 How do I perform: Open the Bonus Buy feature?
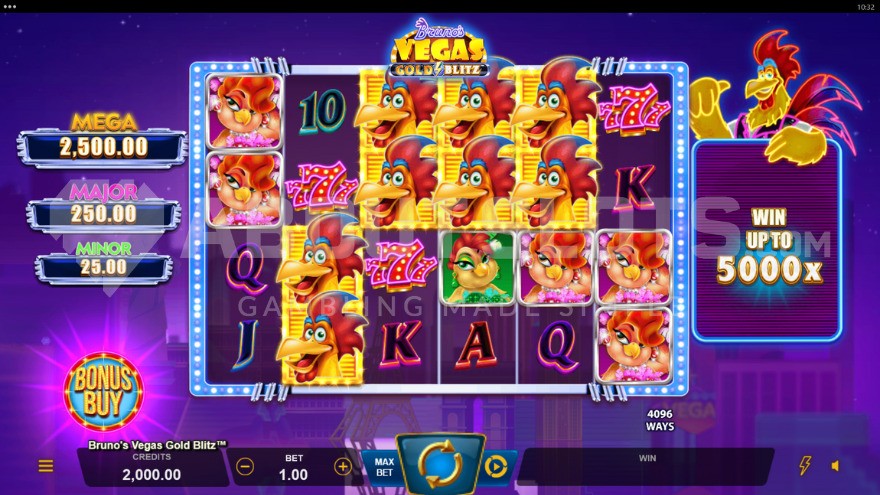[103, 391]
